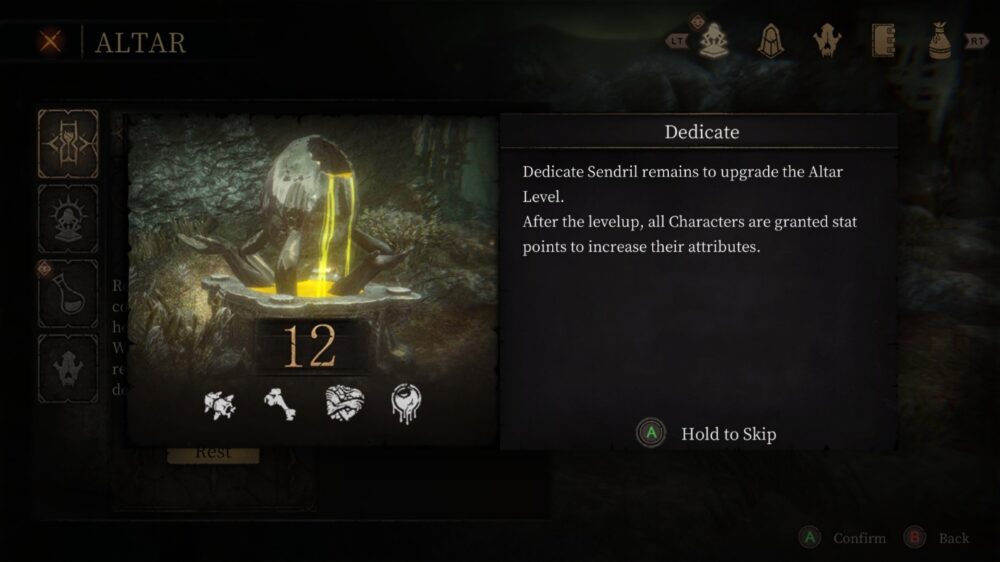Screen dimensions: 1000x562
Task: Switch to the beast skull bestiary tab
Action: pyautogui.click(x=827, y=41)
